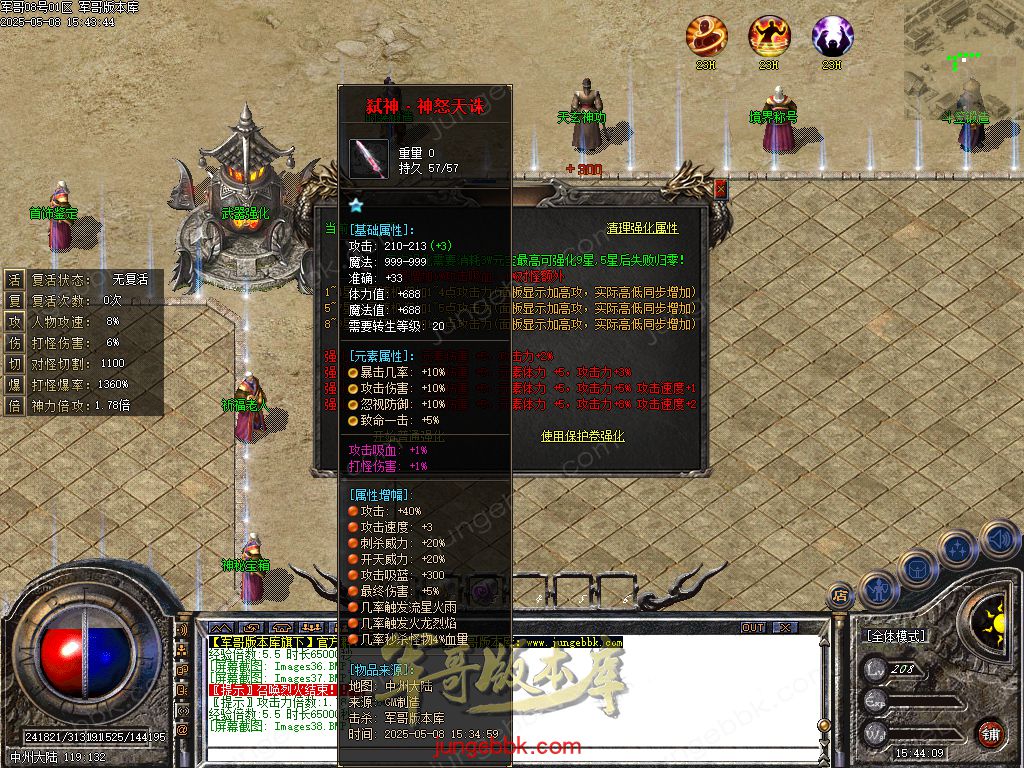Screen dimensions: 1024x768
Task: Open the bag inventory icon
Action: coord(917,567)
